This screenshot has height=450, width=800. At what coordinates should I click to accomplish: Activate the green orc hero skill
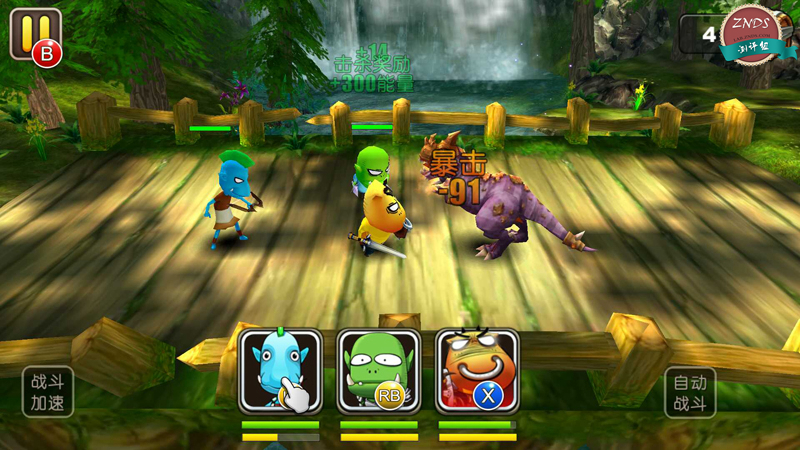(x=378, y=371)
